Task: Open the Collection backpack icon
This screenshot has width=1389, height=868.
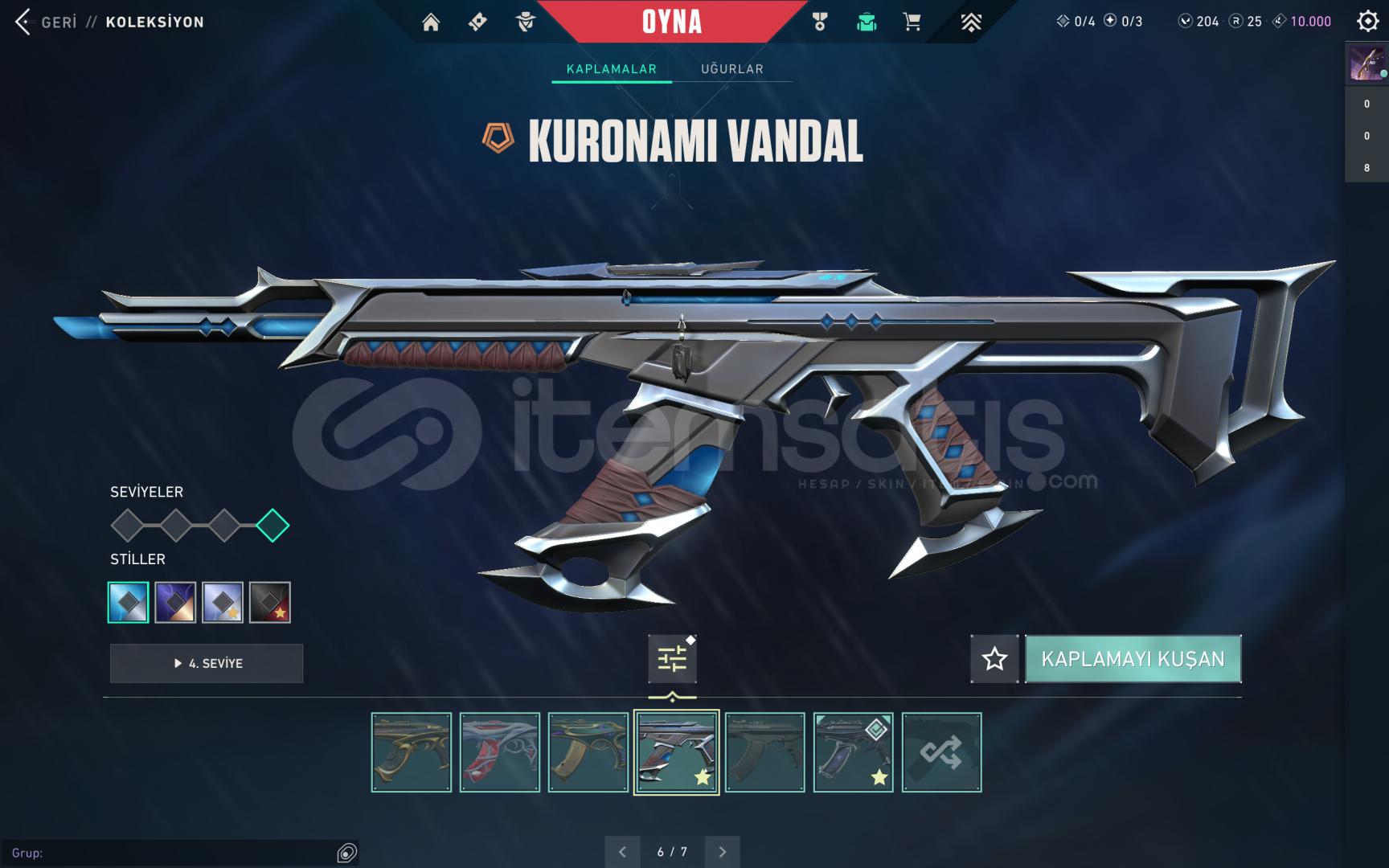Action: tap(867, 22)
